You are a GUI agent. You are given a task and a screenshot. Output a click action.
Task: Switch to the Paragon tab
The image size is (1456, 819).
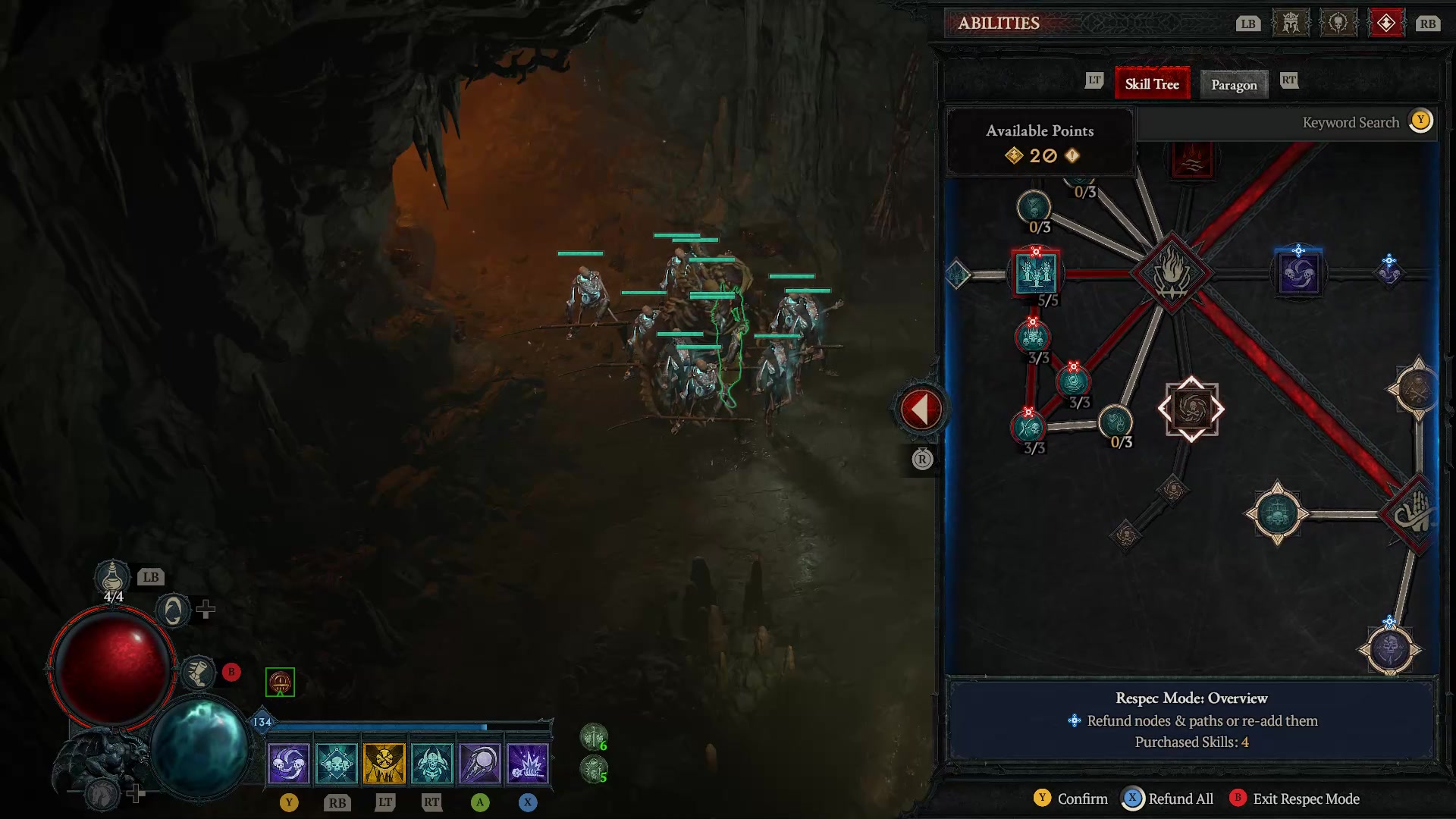[1234, 85]
